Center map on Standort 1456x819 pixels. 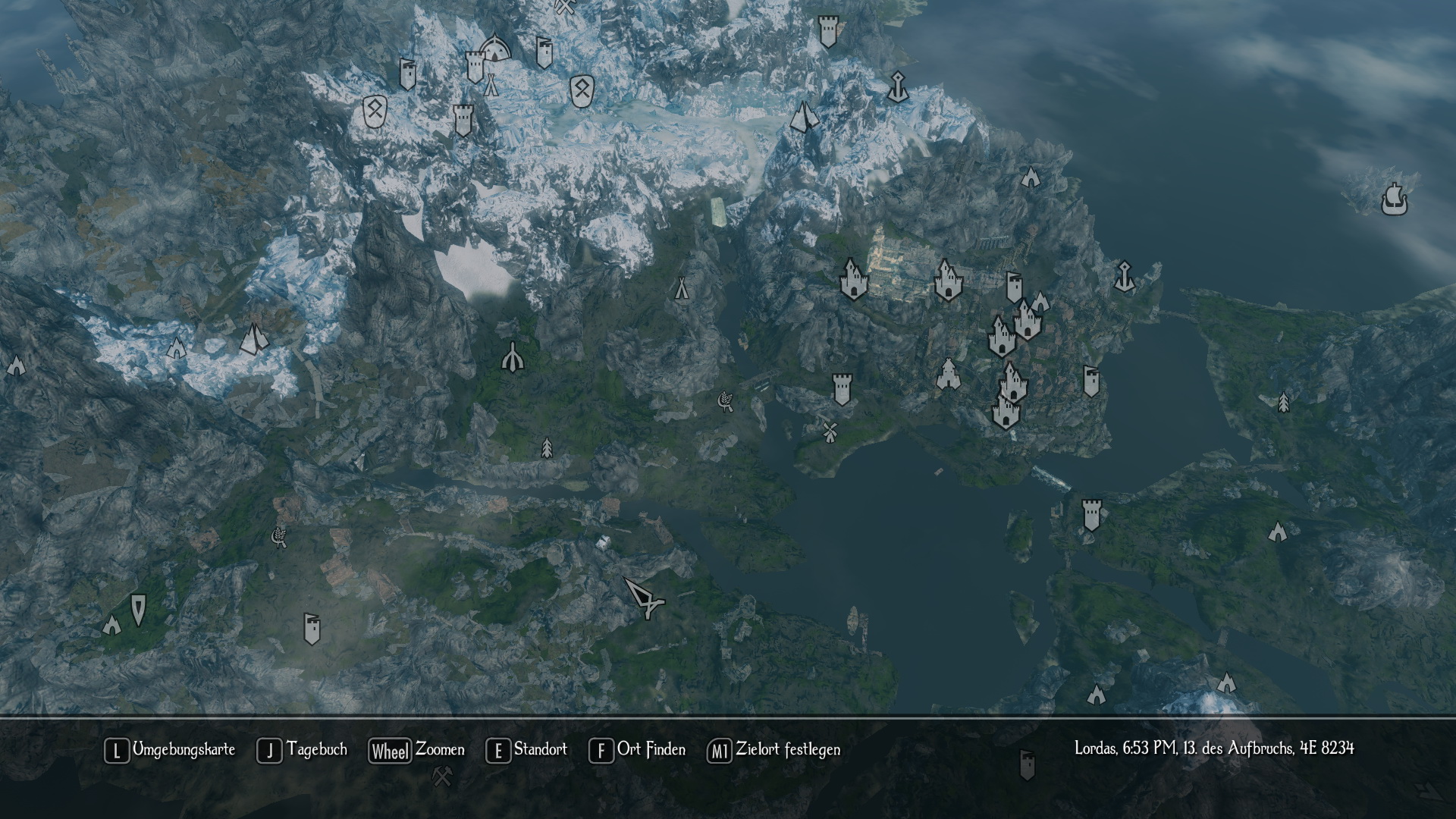pos(526,750)
